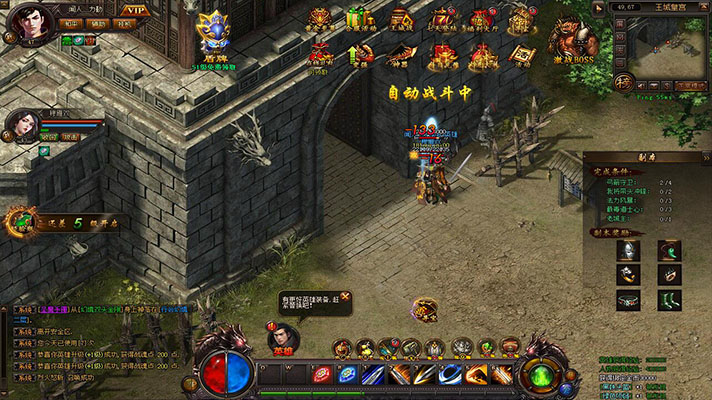Select the green boots equipment slot
The image size is (712, 400).
668,299
